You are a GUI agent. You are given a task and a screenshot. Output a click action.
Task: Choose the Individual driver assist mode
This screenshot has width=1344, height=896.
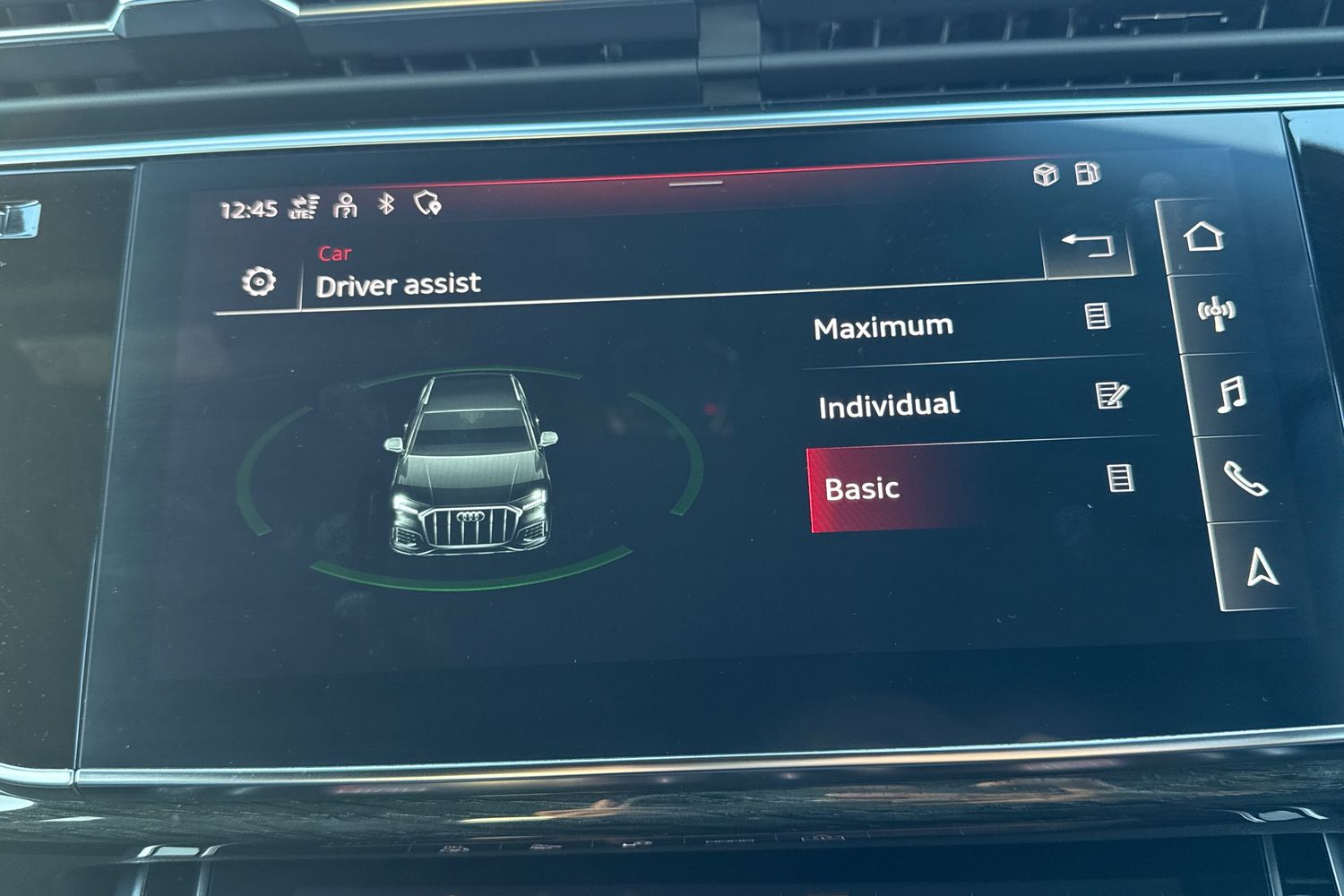889,406
